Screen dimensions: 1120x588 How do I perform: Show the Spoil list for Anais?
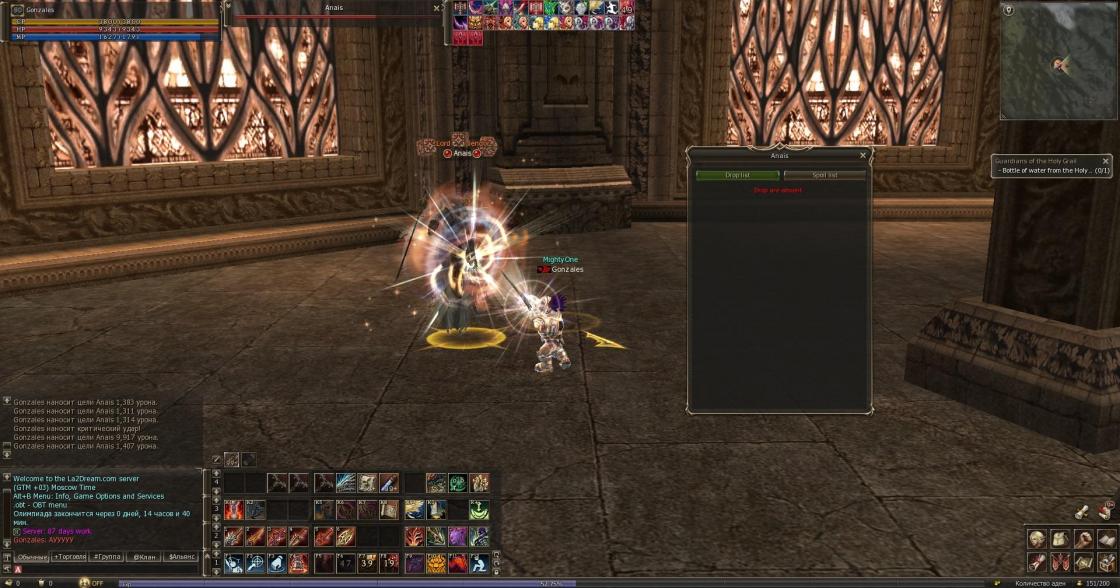(x=824, y=175)
